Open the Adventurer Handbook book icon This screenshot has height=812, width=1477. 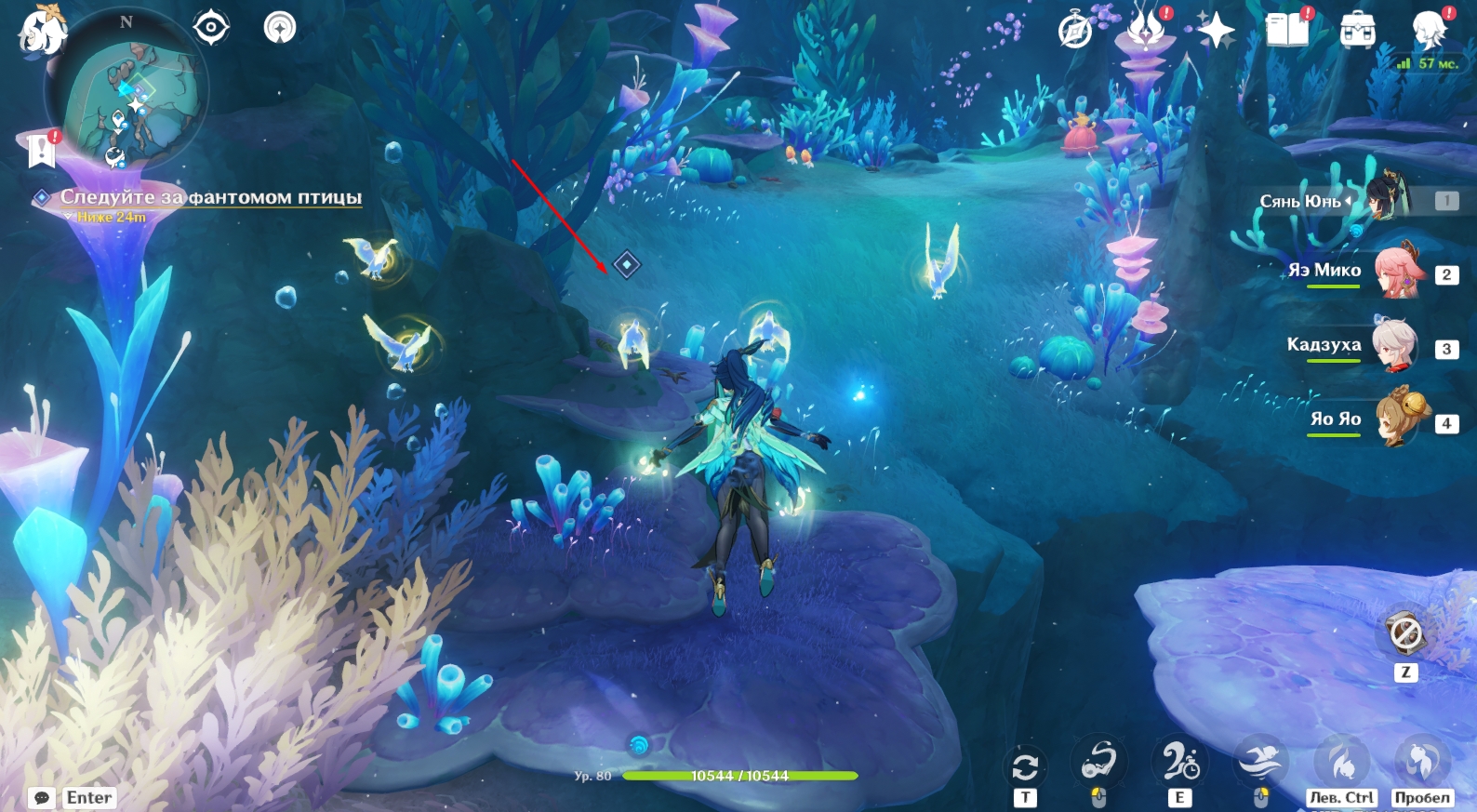click(1286, 31)
